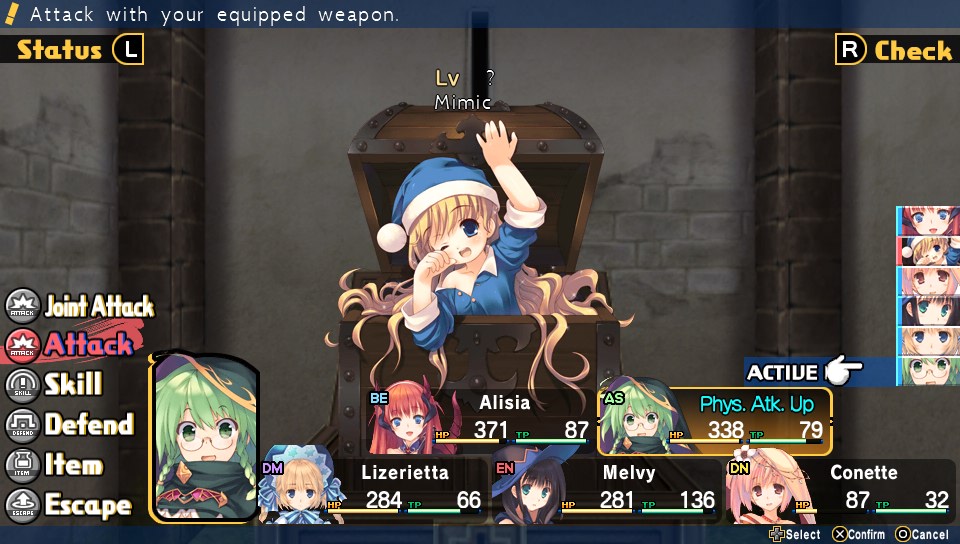Screen dimensions: 960x544
Task: Choose the Joint Attack command
Action: [82, 306]
